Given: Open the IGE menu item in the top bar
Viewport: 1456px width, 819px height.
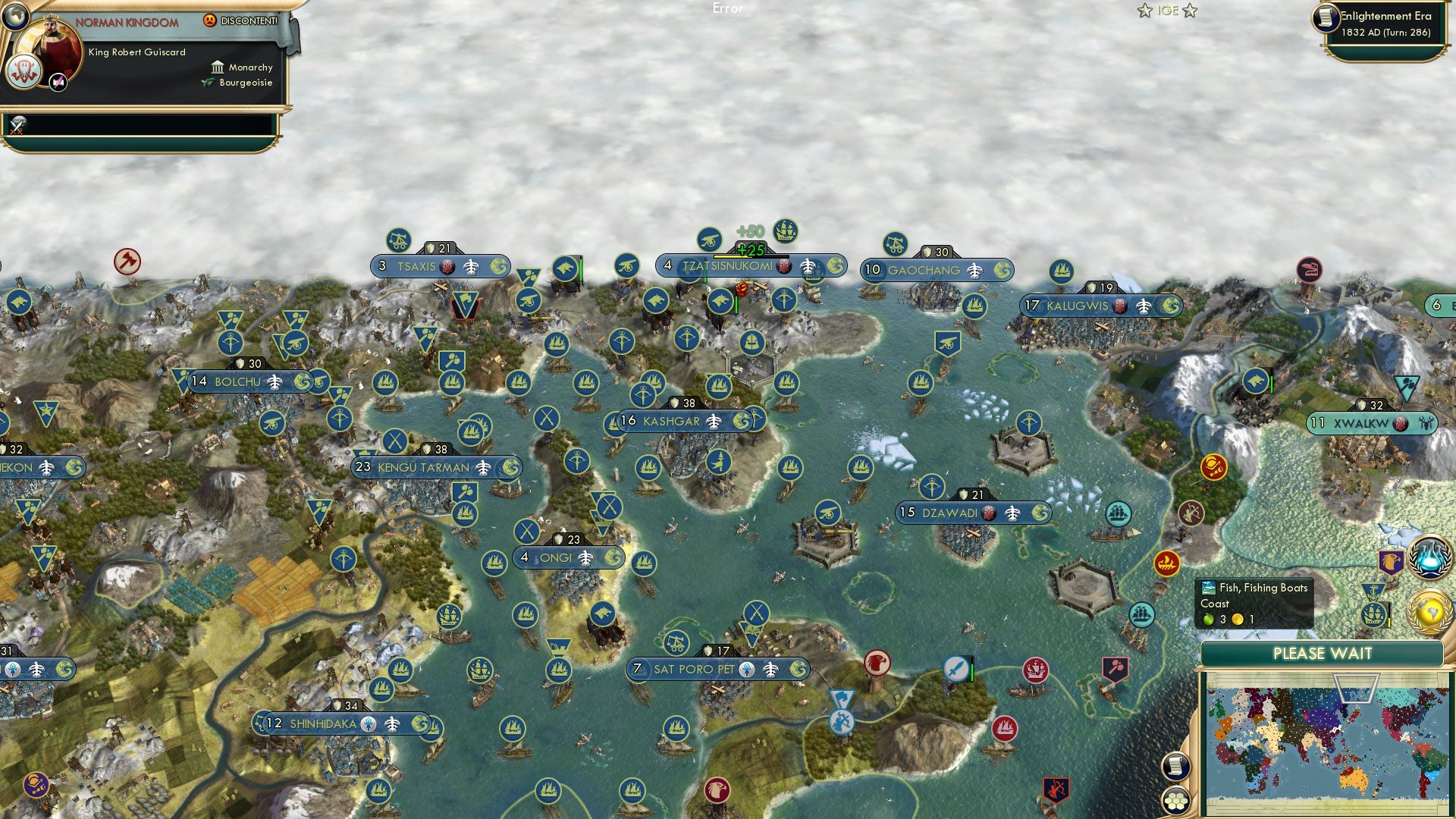Looking at the screenshot, I should click(1168, 11).
